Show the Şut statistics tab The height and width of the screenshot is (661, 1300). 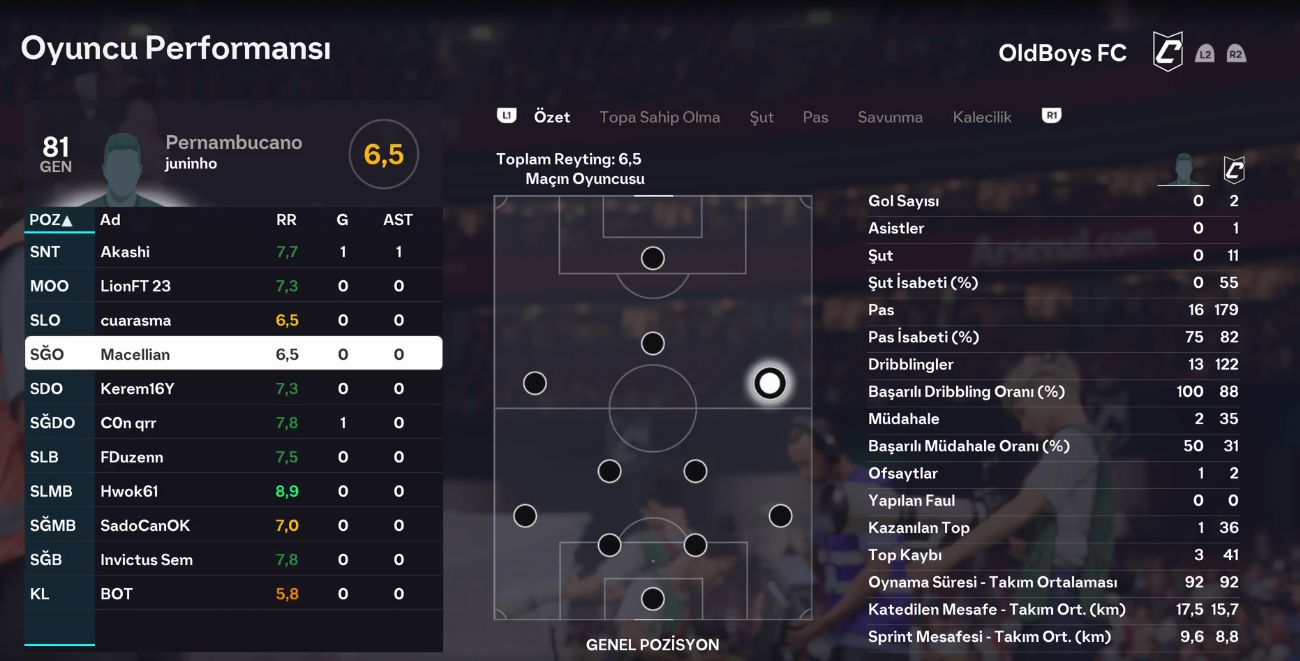(761, 117)
